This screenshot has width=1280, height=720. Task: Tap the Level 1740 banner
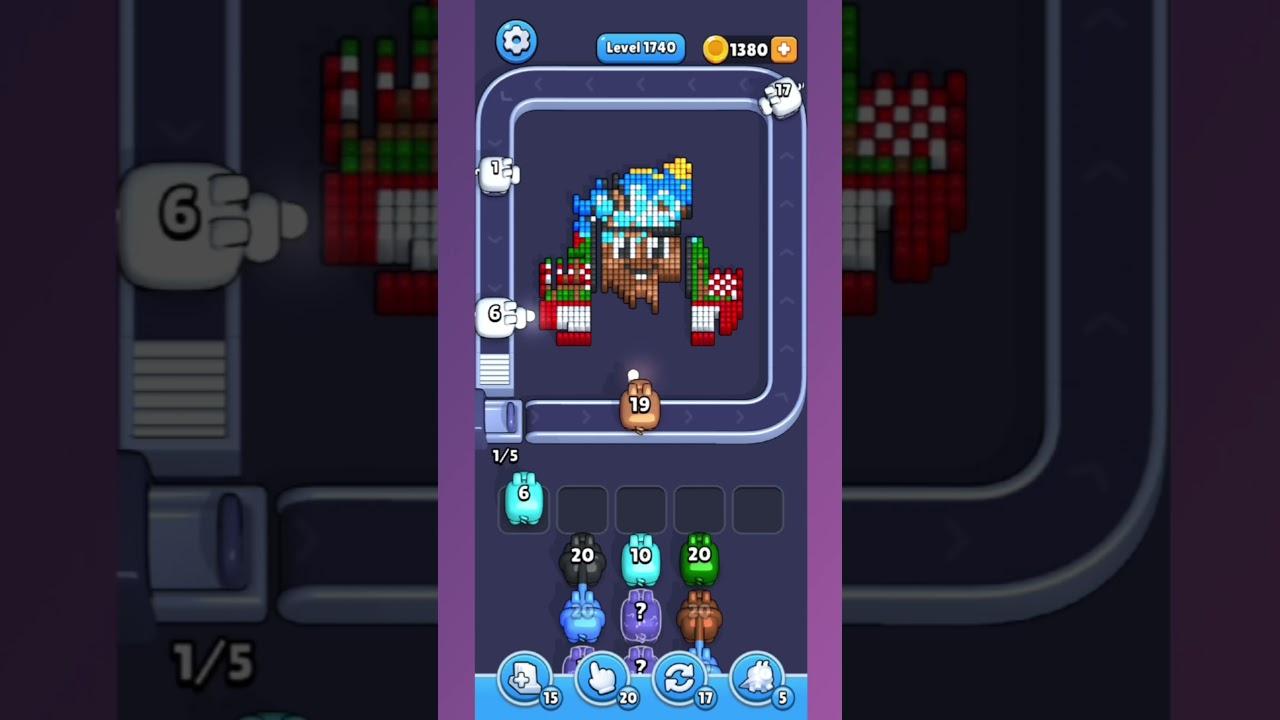(640, 47)
